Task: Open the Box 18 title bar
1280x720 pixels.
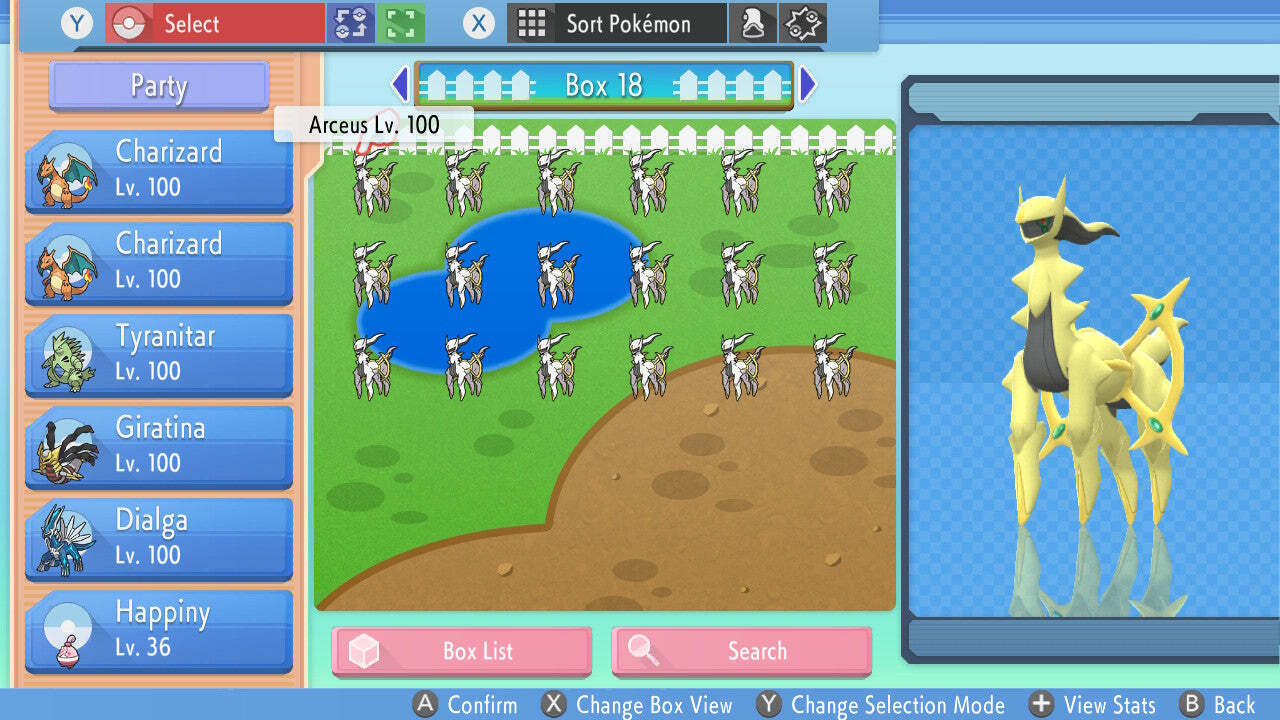Action: (604, 85)
